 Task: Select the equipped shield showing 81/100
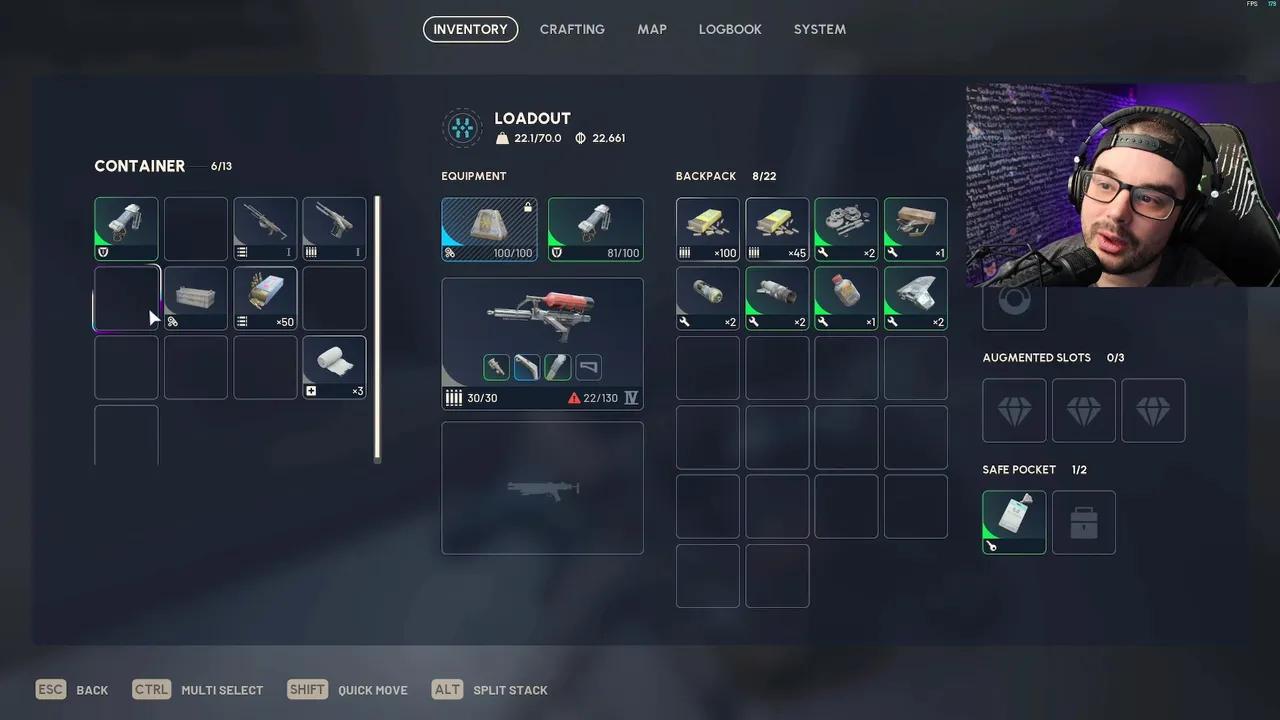(595, 229)
